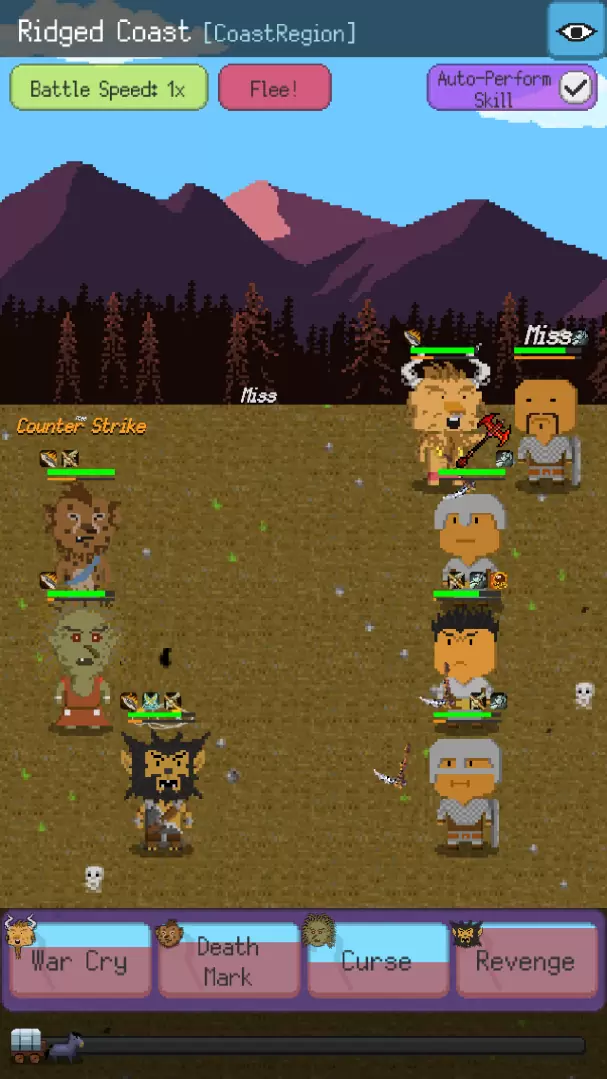The image size is (607, 1079).
Task: Trigger the Revenge skill
Action: tap(526, 961)
